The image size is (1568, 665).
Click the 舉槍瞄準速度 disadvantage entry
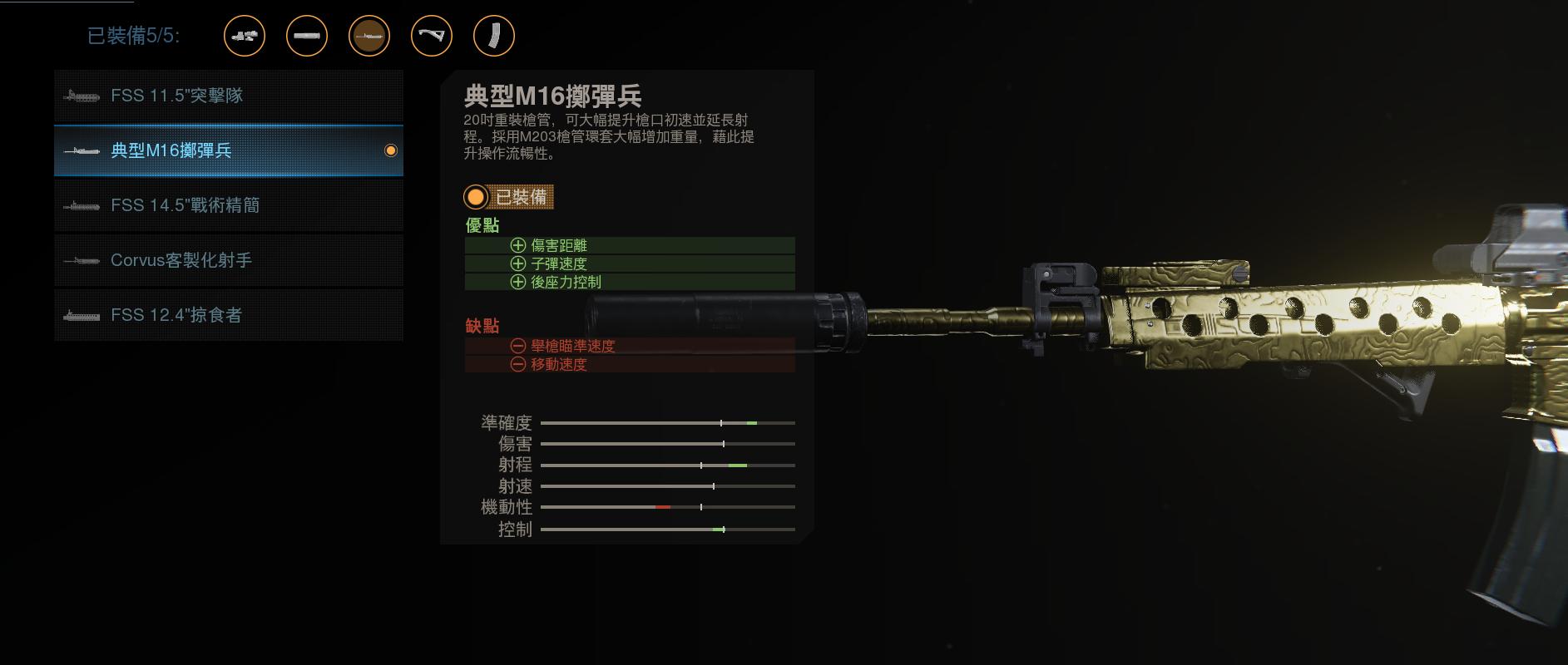pos(574,346)
